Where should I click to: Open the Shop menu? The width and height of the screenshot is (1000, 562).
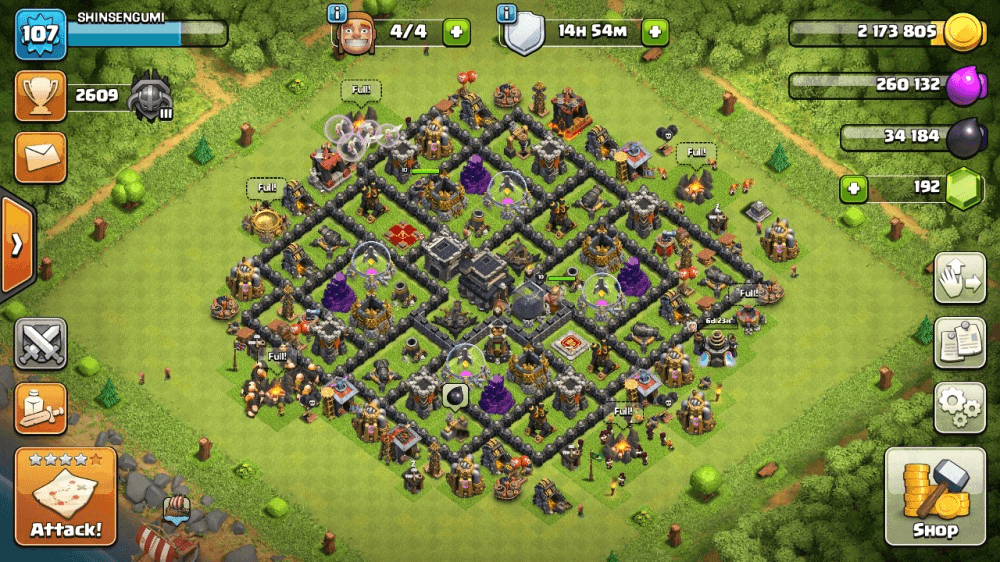point(934,497)
